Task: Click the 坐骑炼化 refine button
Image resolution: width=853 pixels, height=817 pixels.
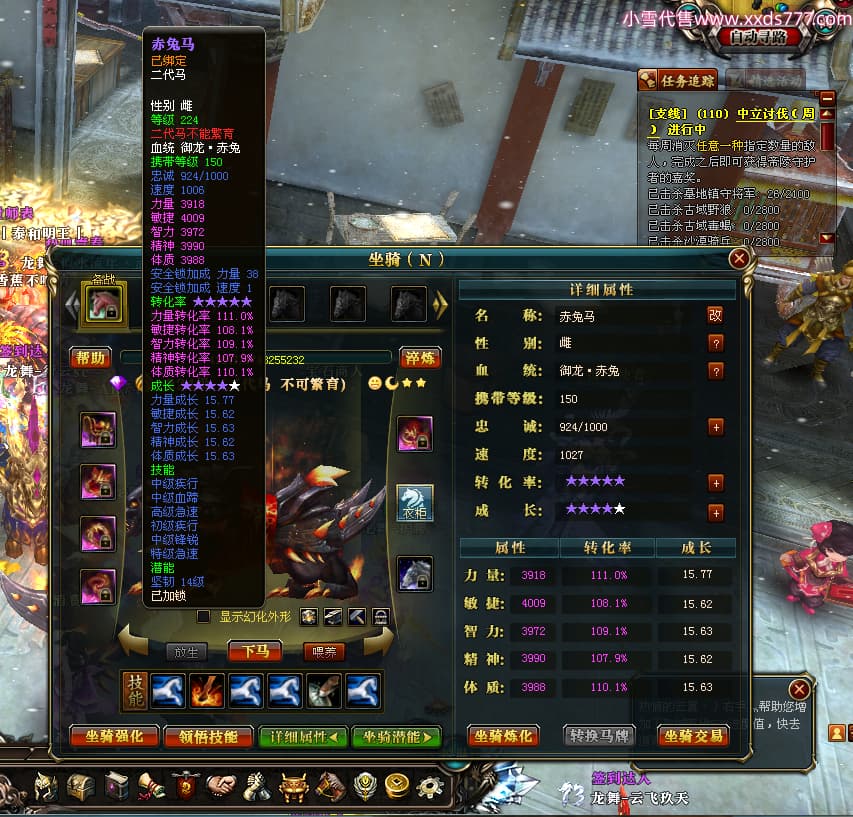Action: click(503, 736)
